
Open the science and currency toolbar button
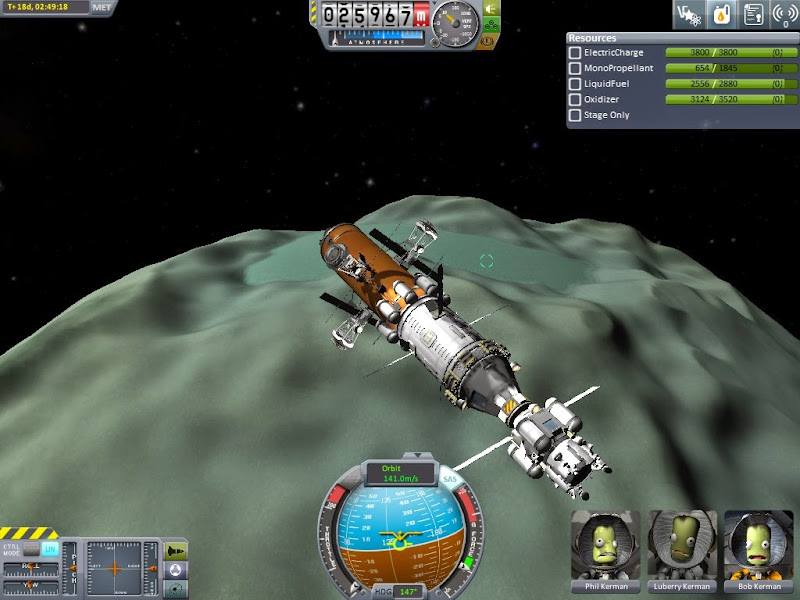pyautogui.click(x=688, y=14)
